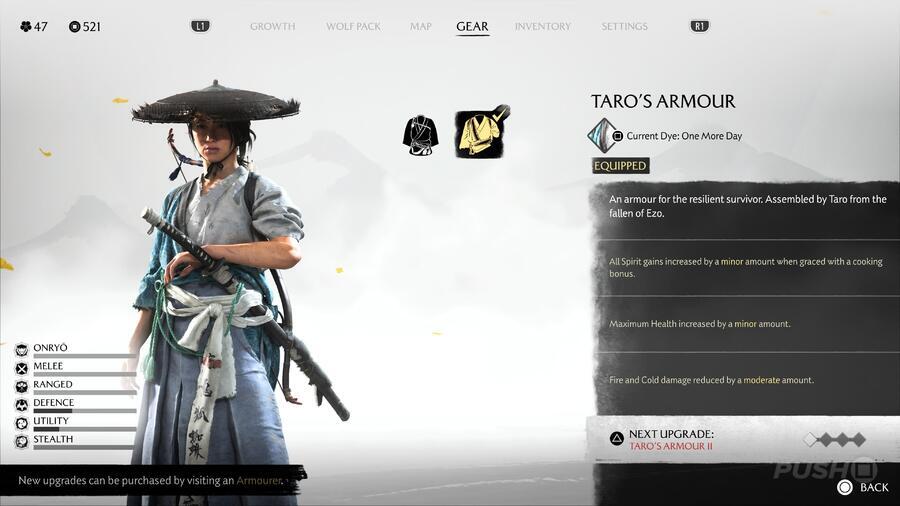900x506 pixels.
Task: Go to the Map tab
Action: coord(420,26)
